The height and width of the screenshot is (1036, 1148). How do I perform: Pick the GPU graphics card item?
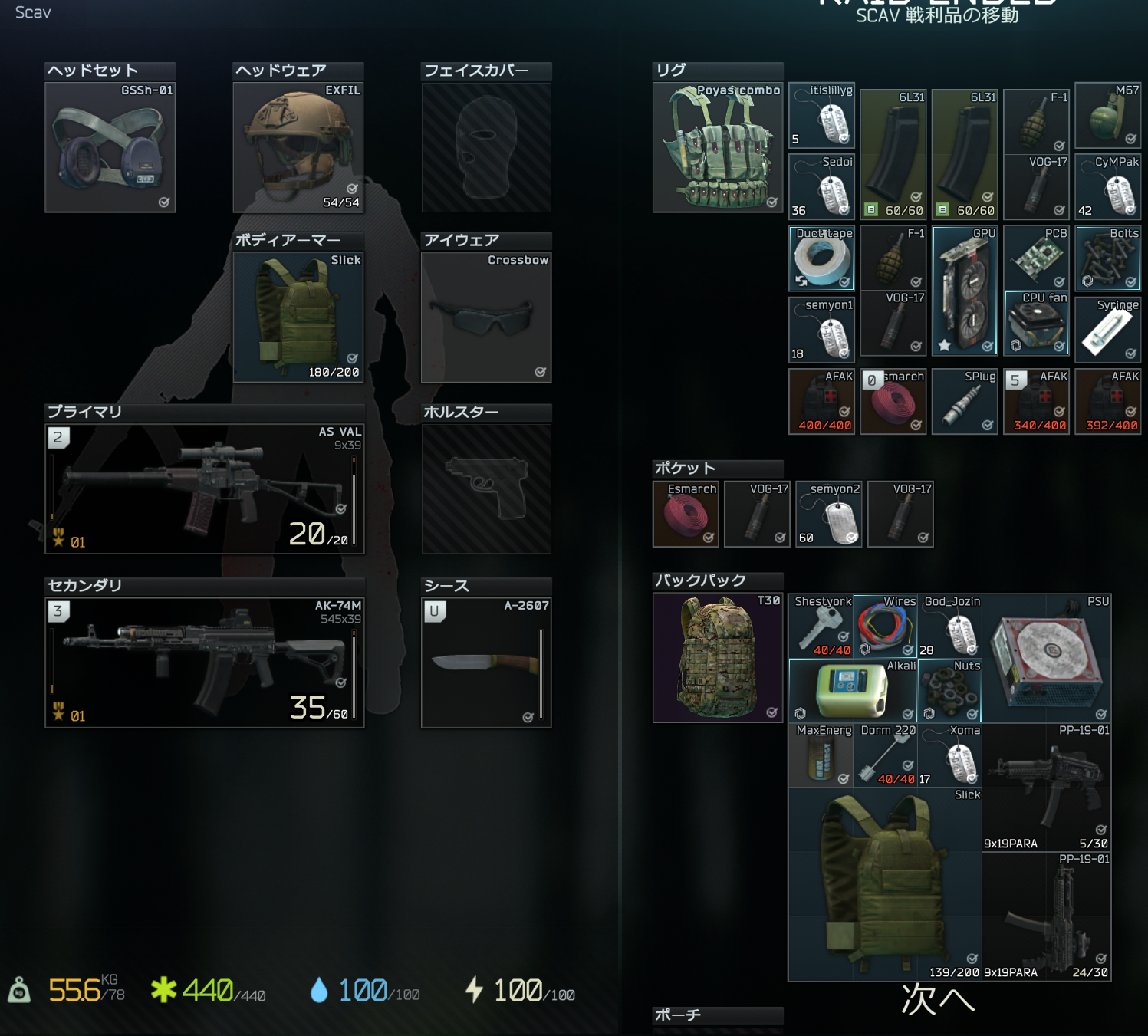click(x=965, y=291)
